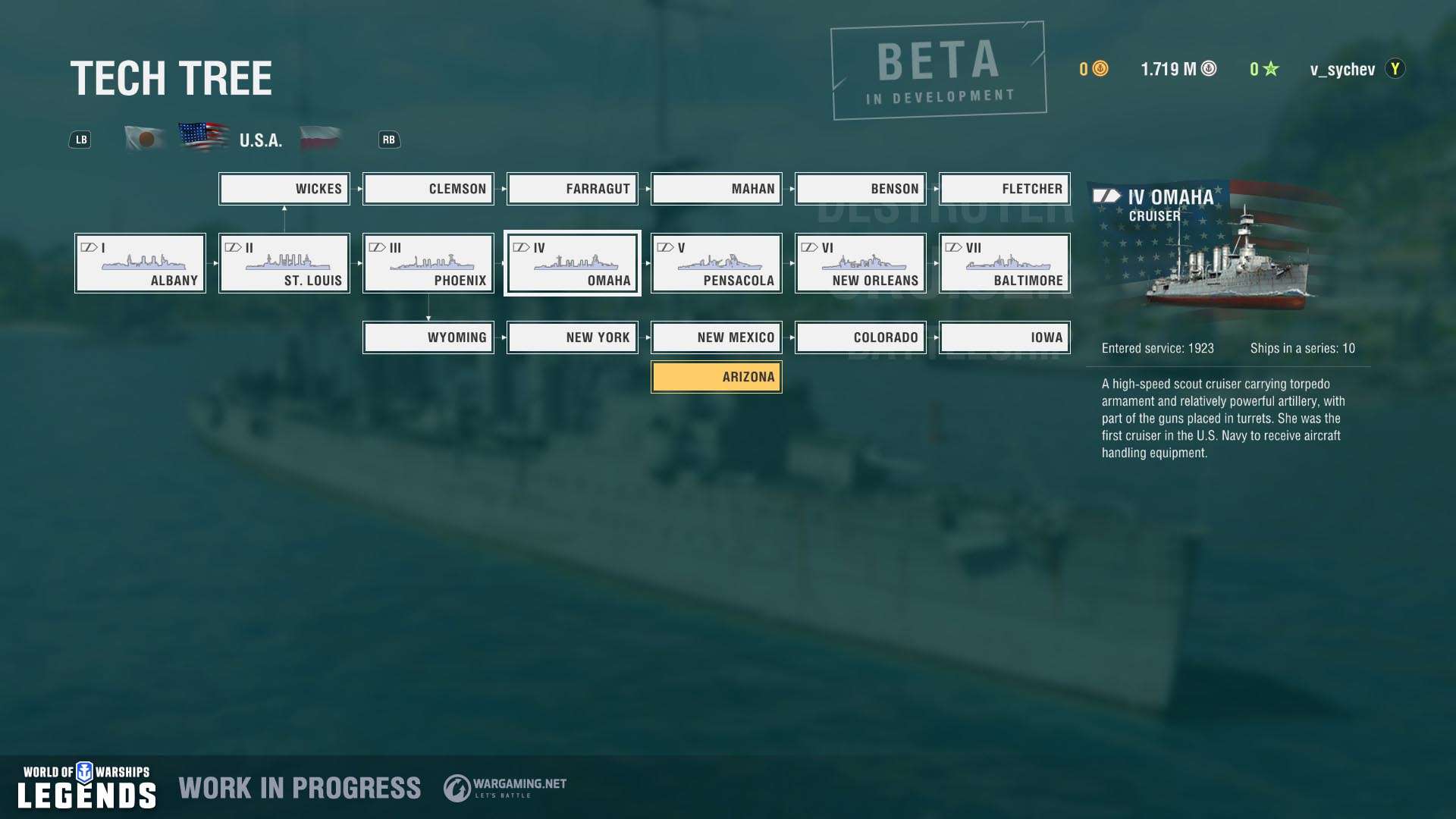This screenshot has width=1456, height=819.
Task: Select the St. Louis cruiser
Action: point(284,263)
